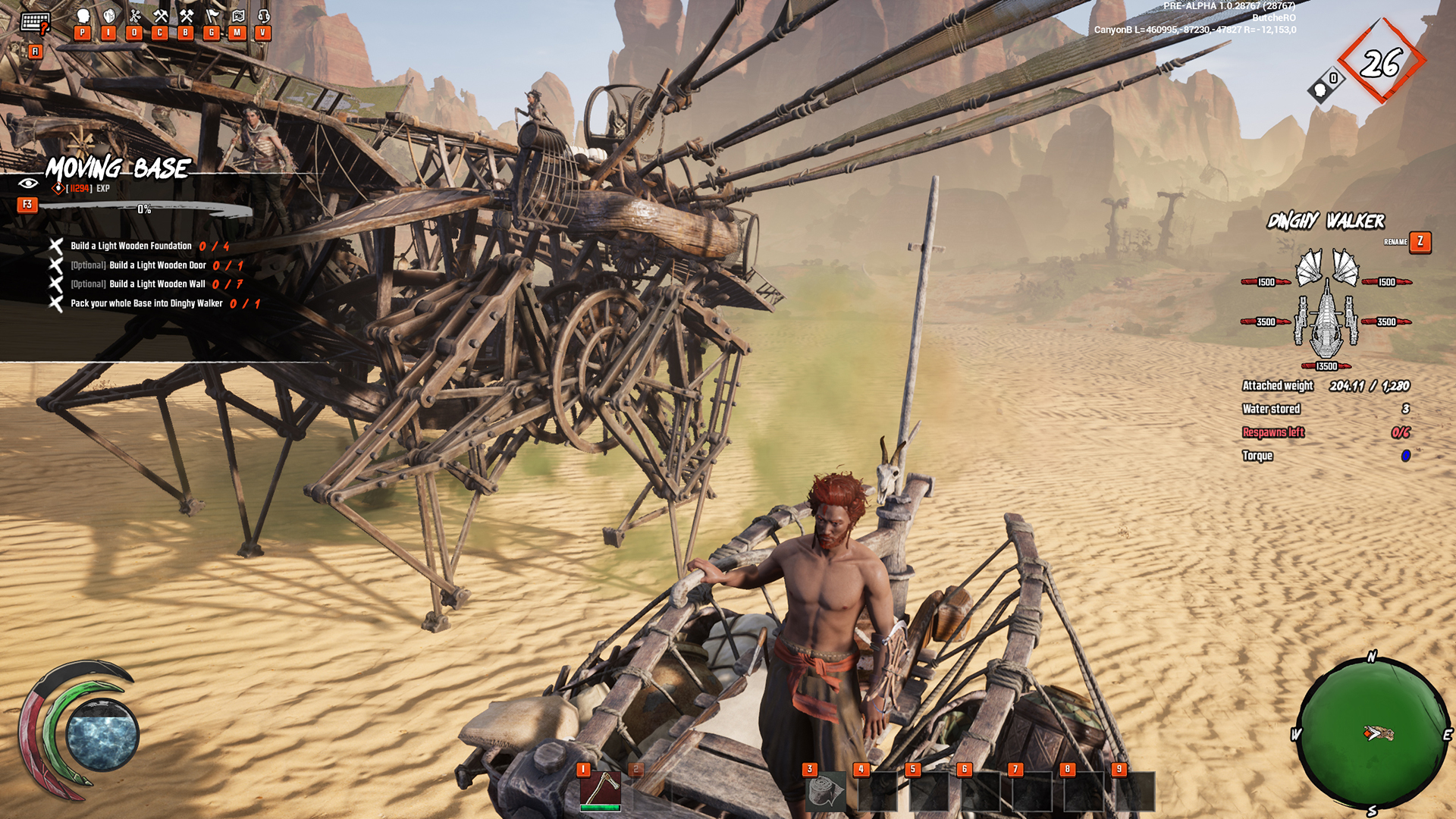Click the Light Wooden Foundation objective

[131, 246]
